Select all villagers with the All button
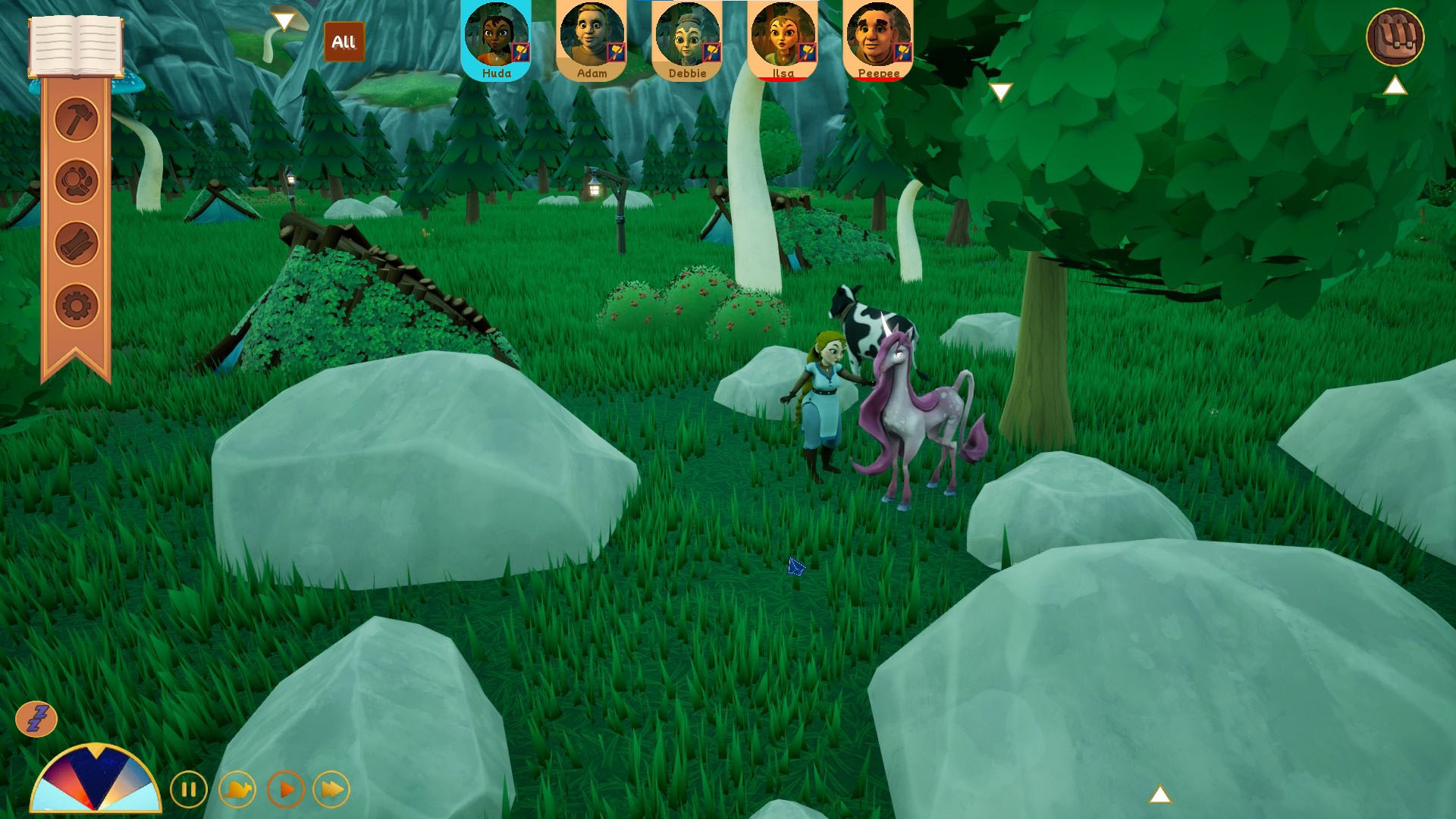1456x819 pixels. [344, 42]
